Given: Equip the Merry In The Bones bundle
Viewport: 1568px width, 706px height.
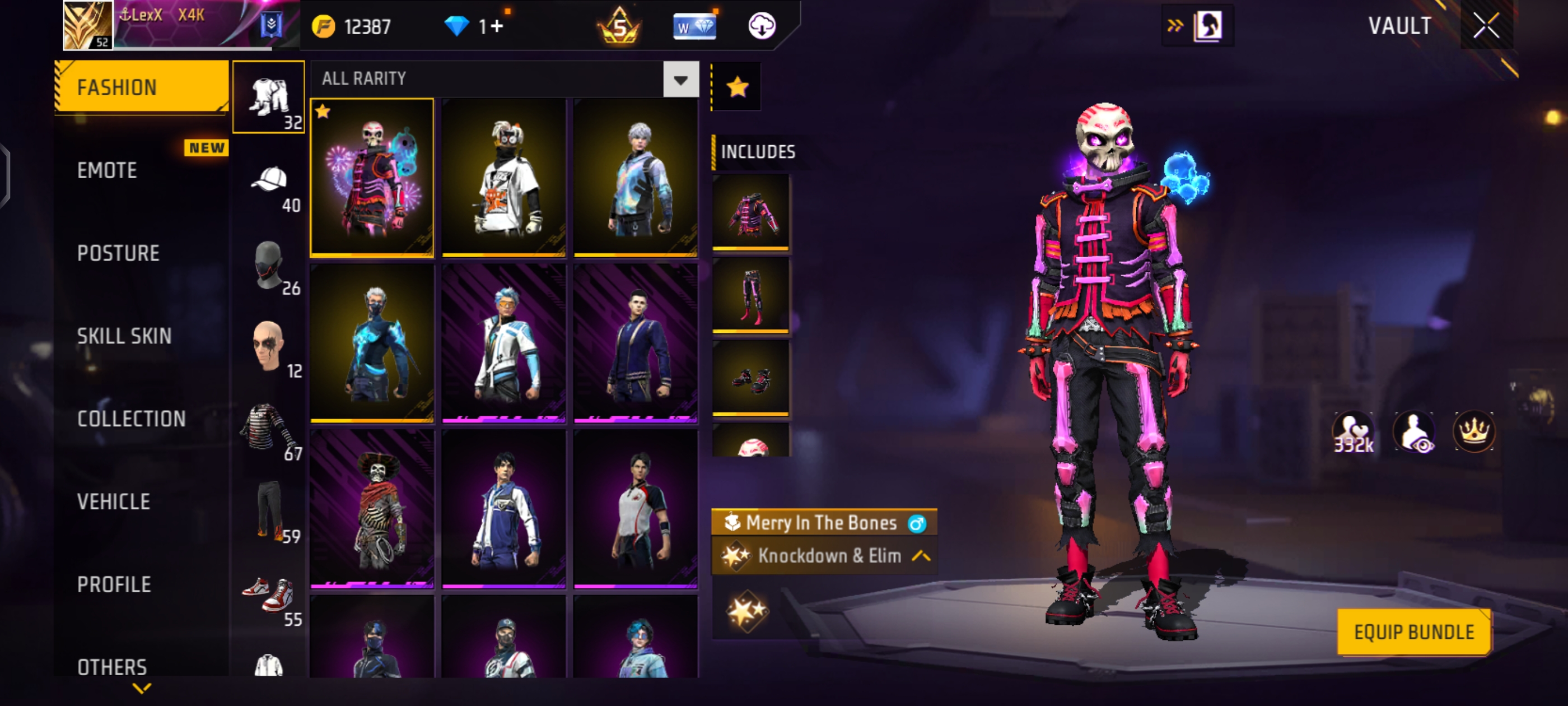Looking at the screenshot, I should click(1413, 632).
